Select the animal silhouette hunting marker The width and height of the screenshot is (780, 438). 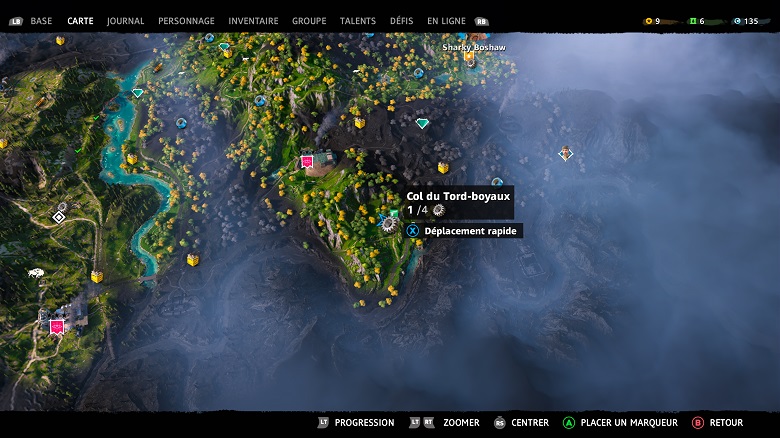coord(36,272)
